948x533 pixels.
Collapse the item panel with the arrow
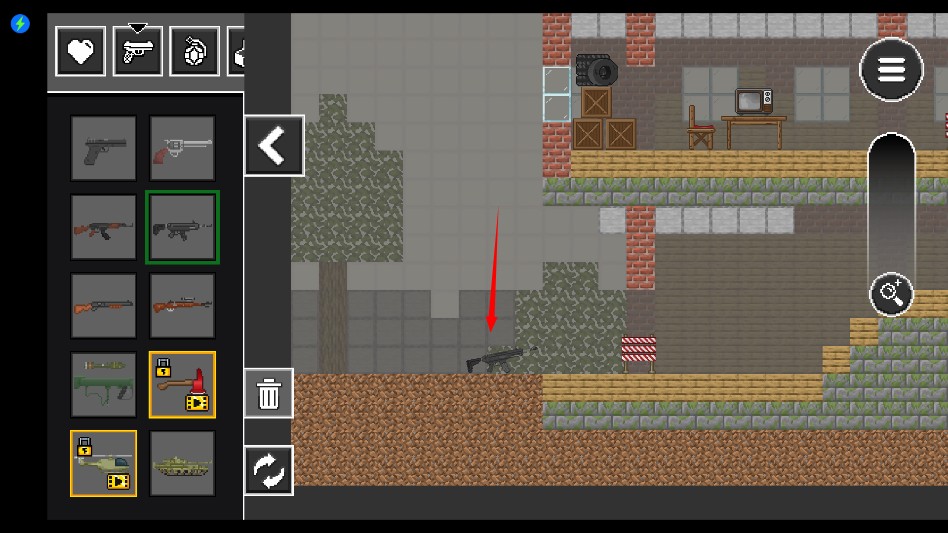[273, 146]
